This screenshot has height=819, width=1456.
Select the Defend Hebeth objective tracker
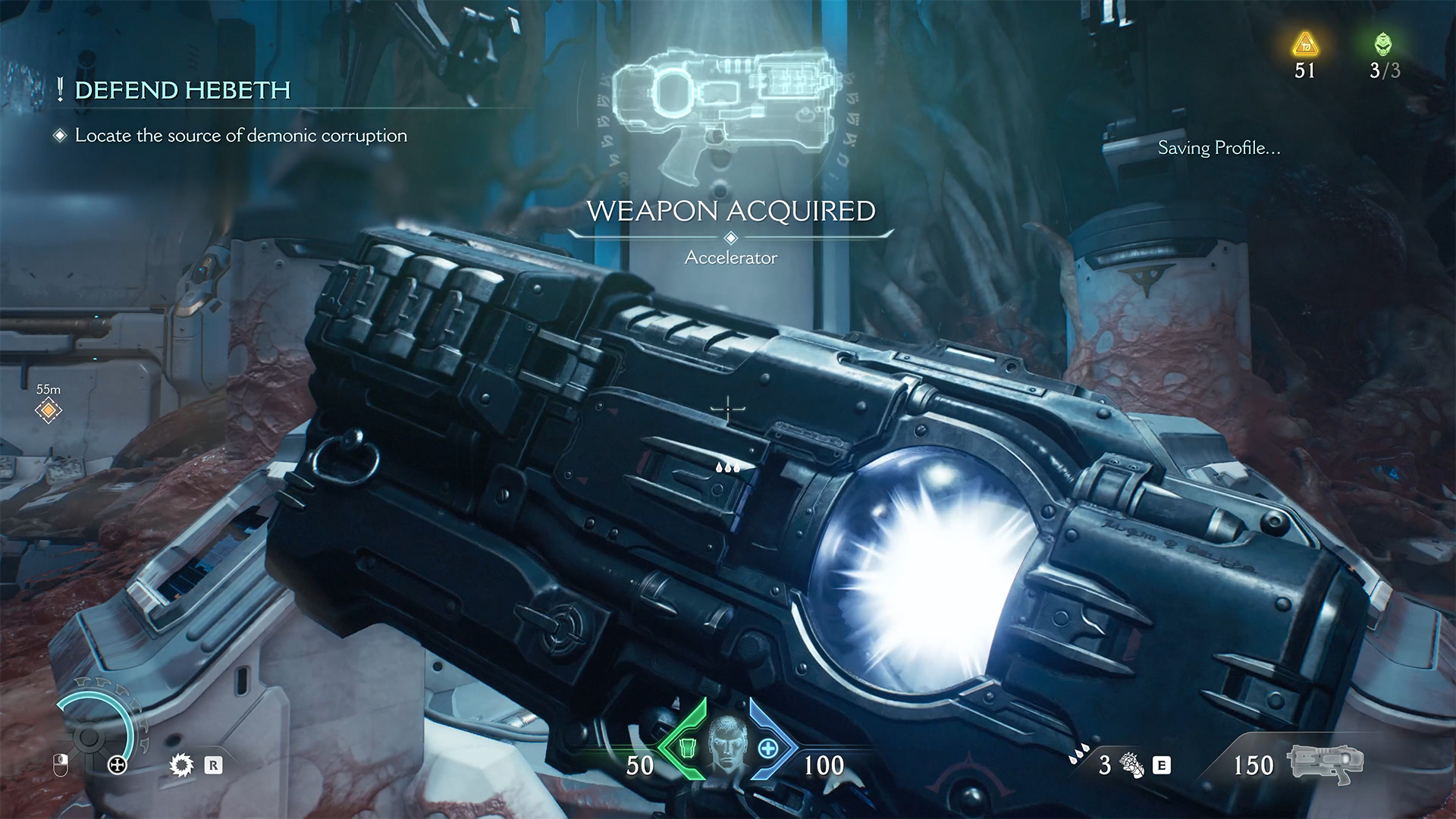(x=182, y=91)
